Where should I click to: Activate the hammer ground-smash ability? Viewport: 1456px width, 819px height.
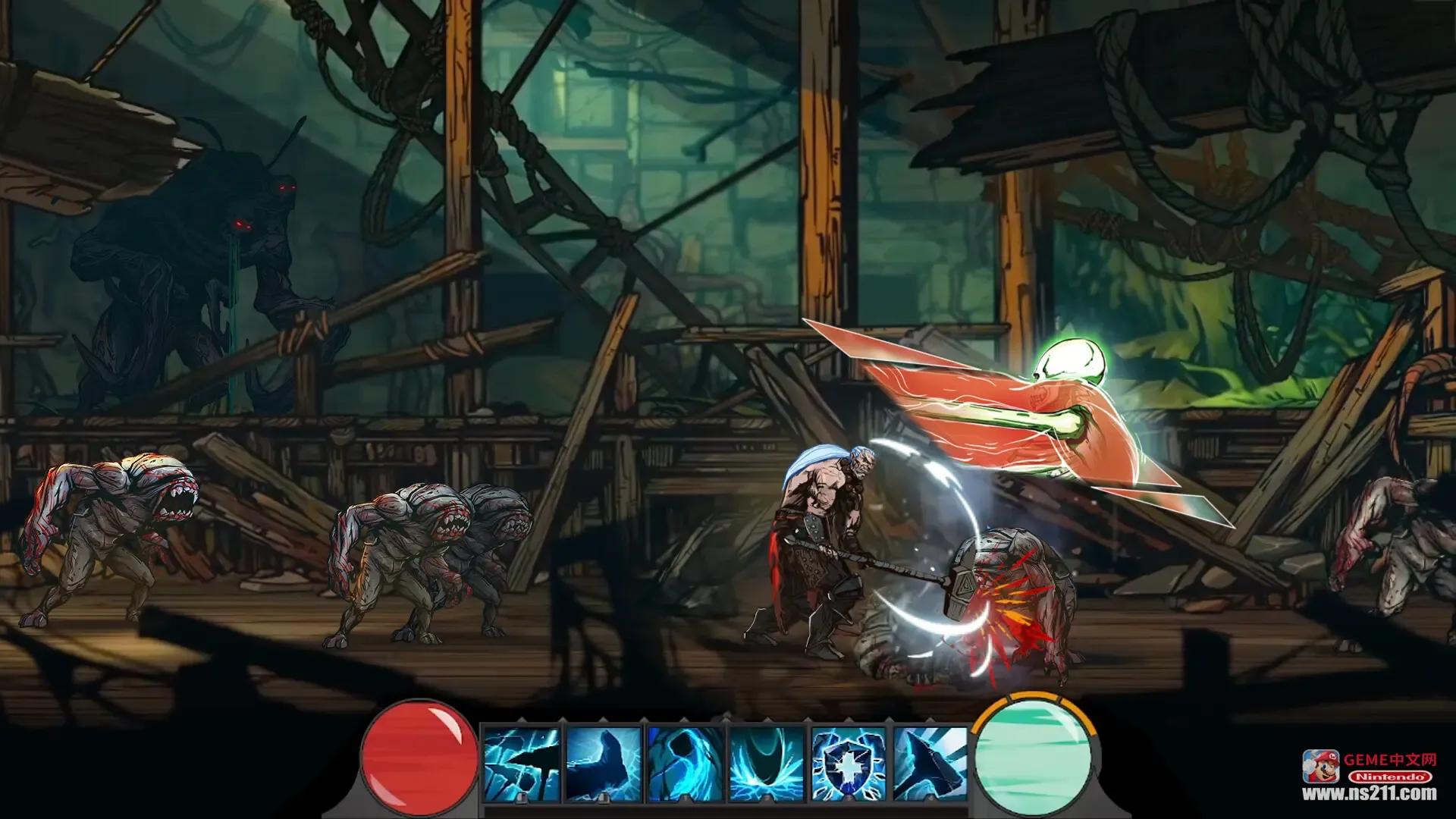click(x=522, y=763)
